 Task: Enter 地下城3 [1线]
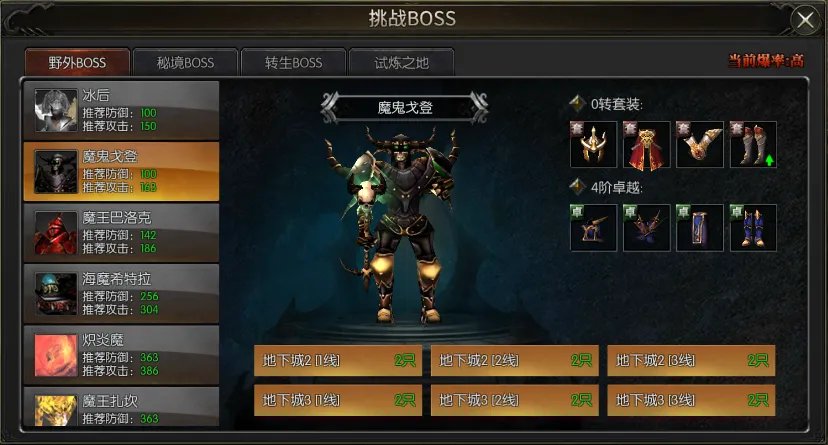click(x=338, y=400)
